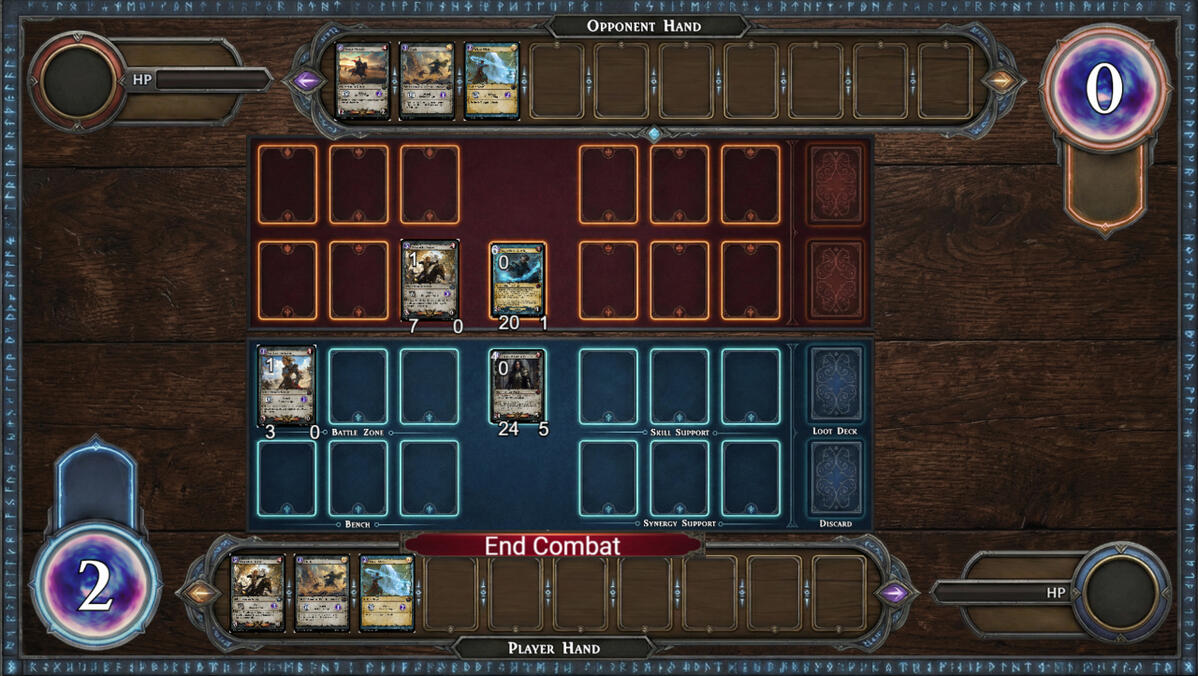1198x676 pixels.
Task: Select the first card in player hand
Action: point(257,593)
